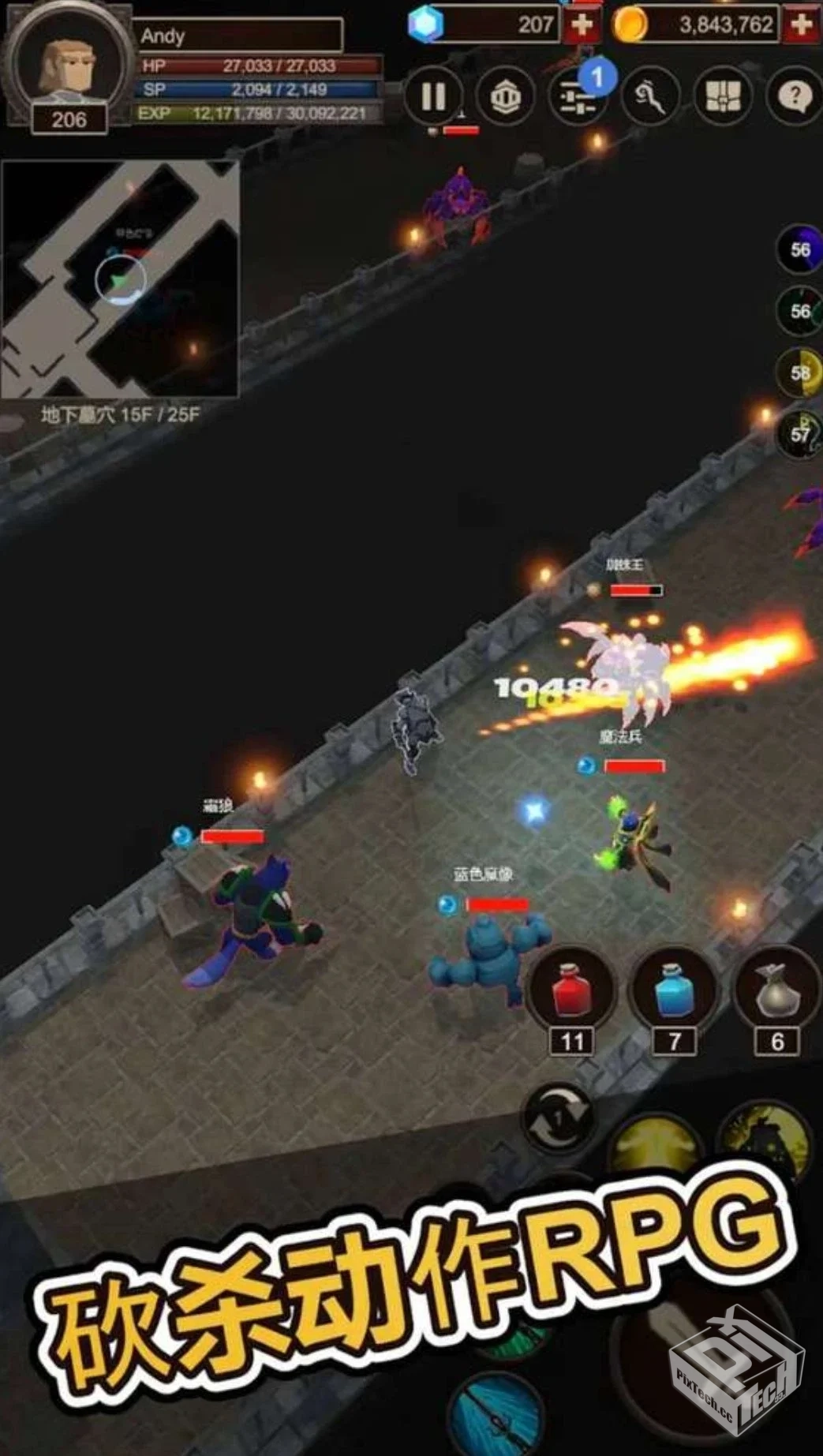Open the grid map icon
The image size is (823, 1456).
coord(722,97)
